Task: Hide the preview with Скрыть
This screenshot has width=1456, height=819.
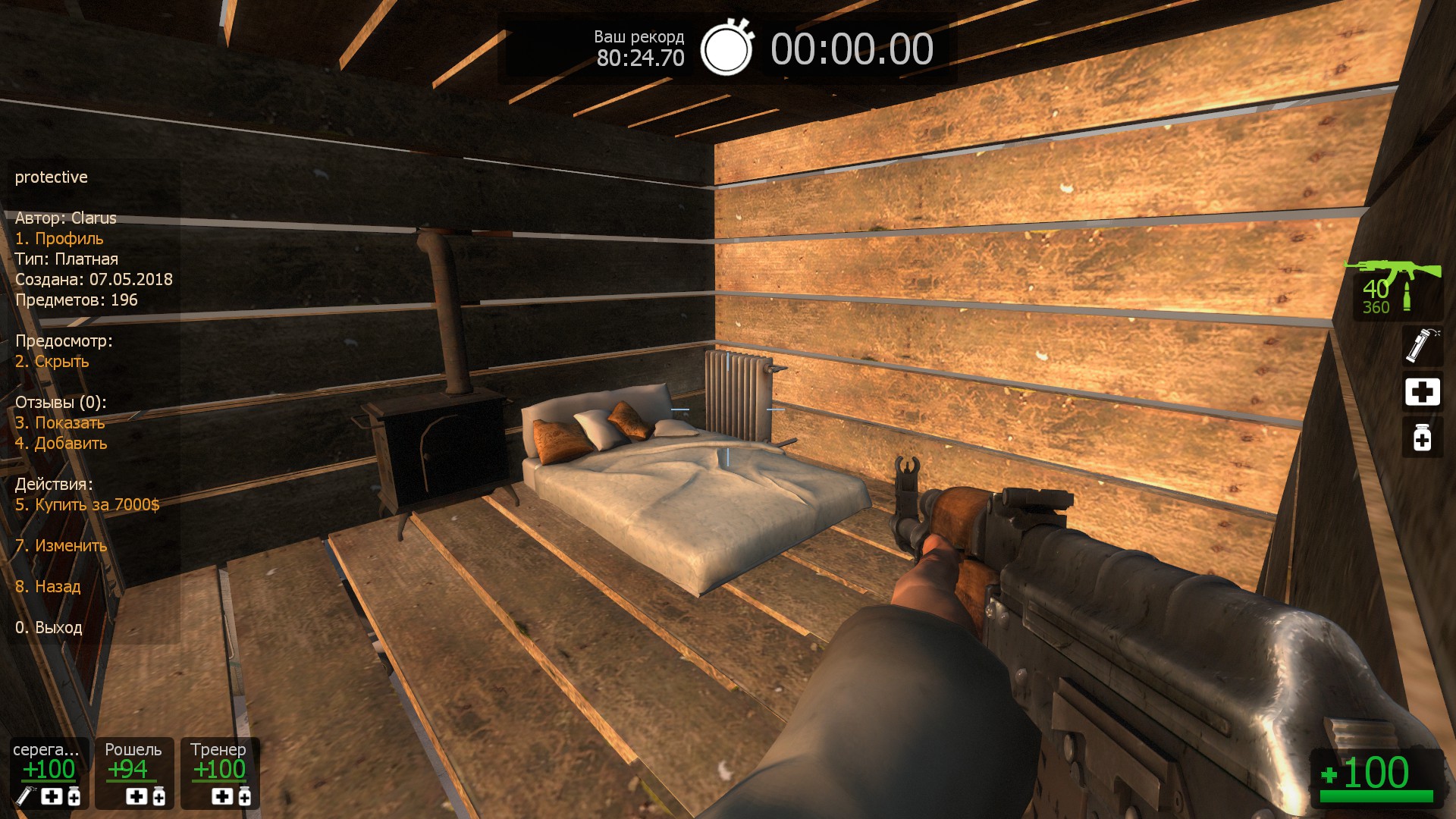Action: [x=52, y=362]
